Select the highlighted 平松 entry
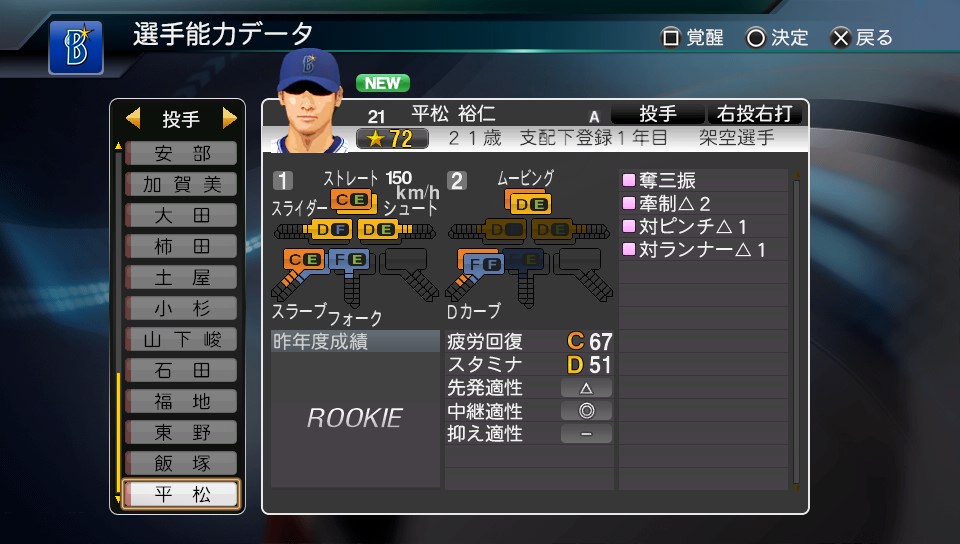960x544 pixels. pyautogui.click(x=182, y=495)
